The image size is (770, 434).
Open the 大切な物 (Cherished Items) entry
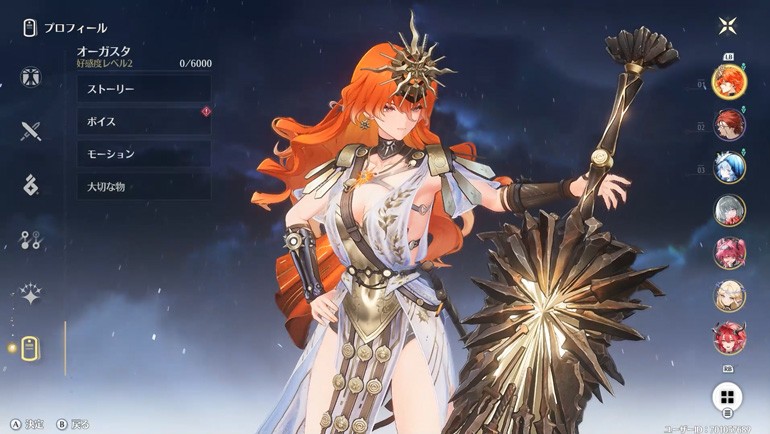[x=143, y=186]
